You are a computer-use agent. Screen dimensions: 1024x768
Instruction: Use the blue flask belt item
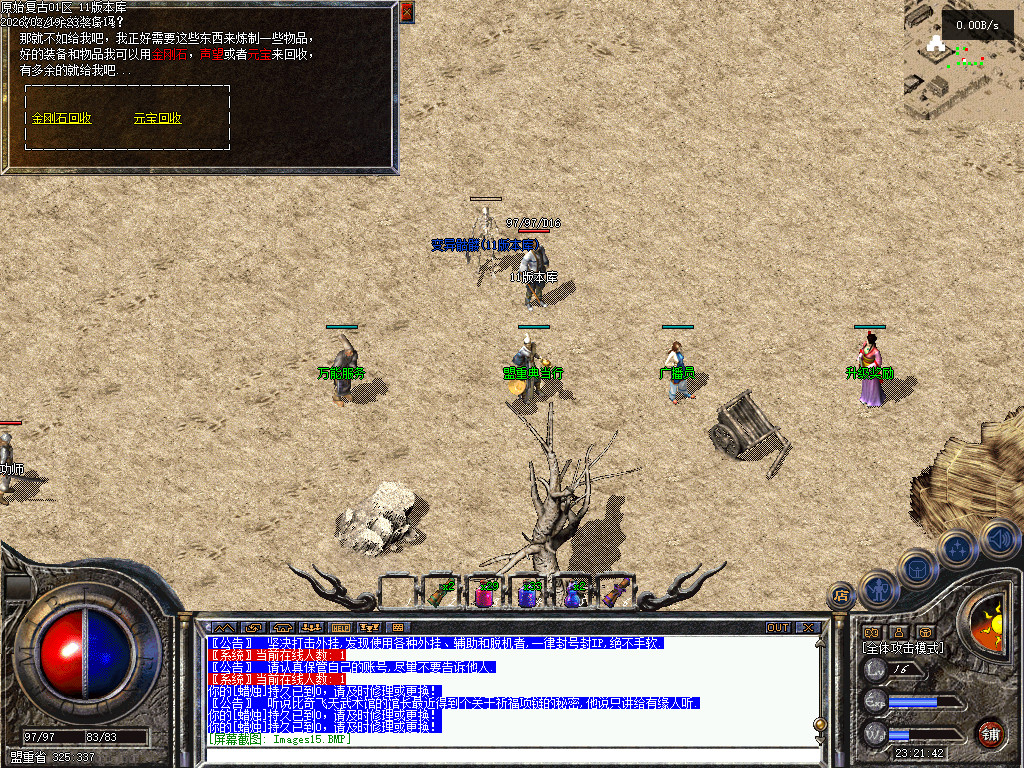pyautogui.click(x=573, y=594)
